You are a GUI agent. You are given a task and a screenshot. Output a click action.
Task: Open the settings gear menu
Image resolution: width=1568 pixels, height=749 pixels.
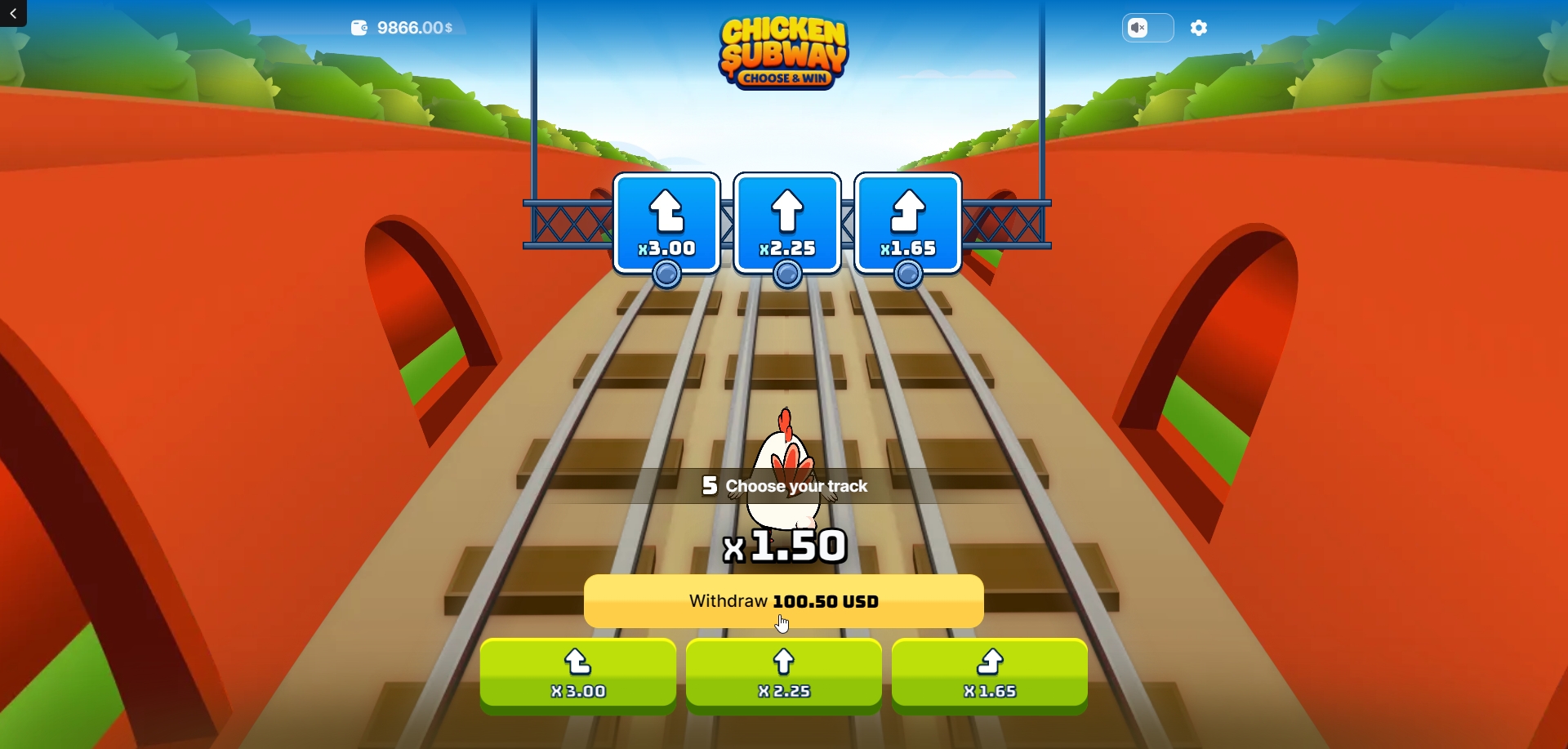click(1198, 28)
